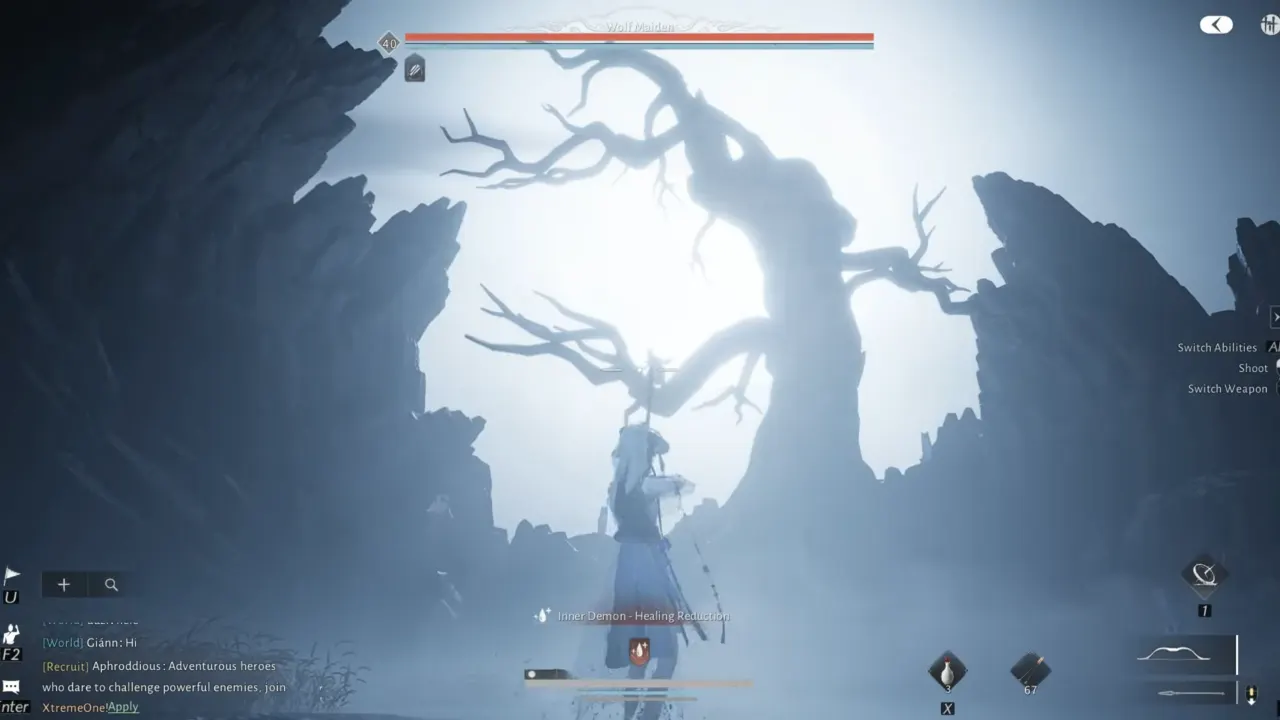Open the chat bubble Enter icon
The image size is (1280, 720).
13,687
